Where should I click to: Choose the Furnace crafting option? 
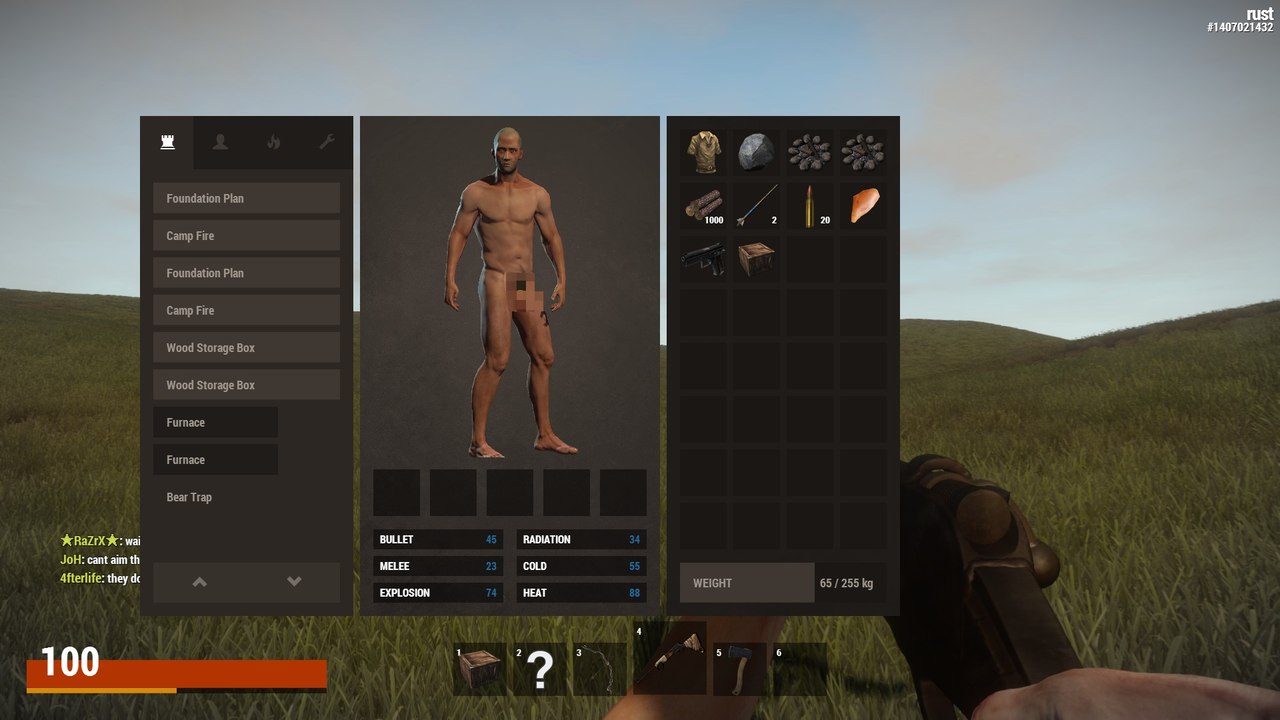tap(215, 422)
